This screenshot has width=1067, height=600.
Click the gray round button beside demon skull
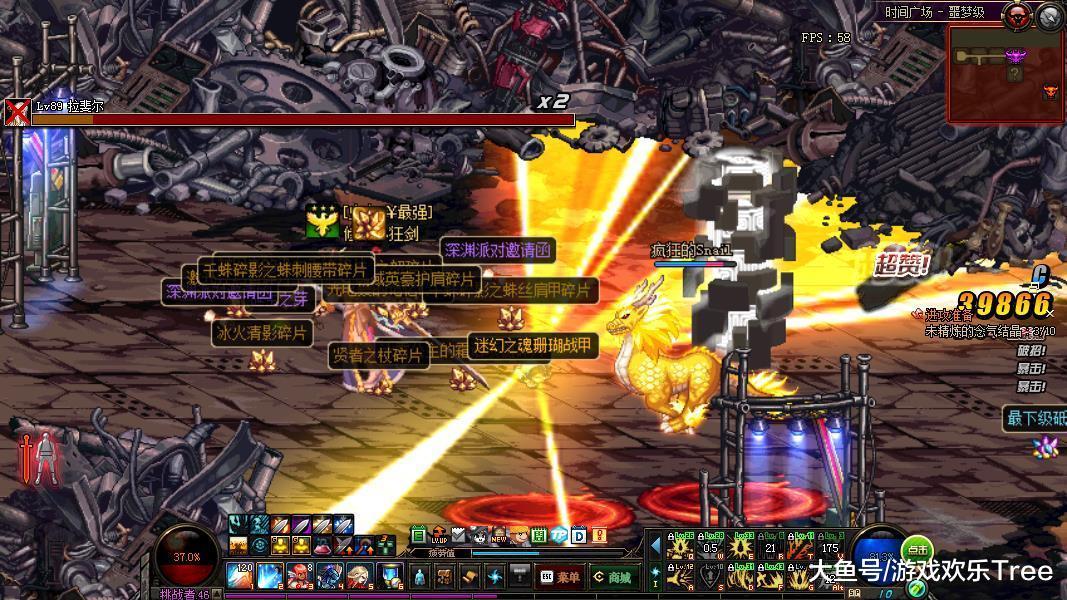(1050, 15)
